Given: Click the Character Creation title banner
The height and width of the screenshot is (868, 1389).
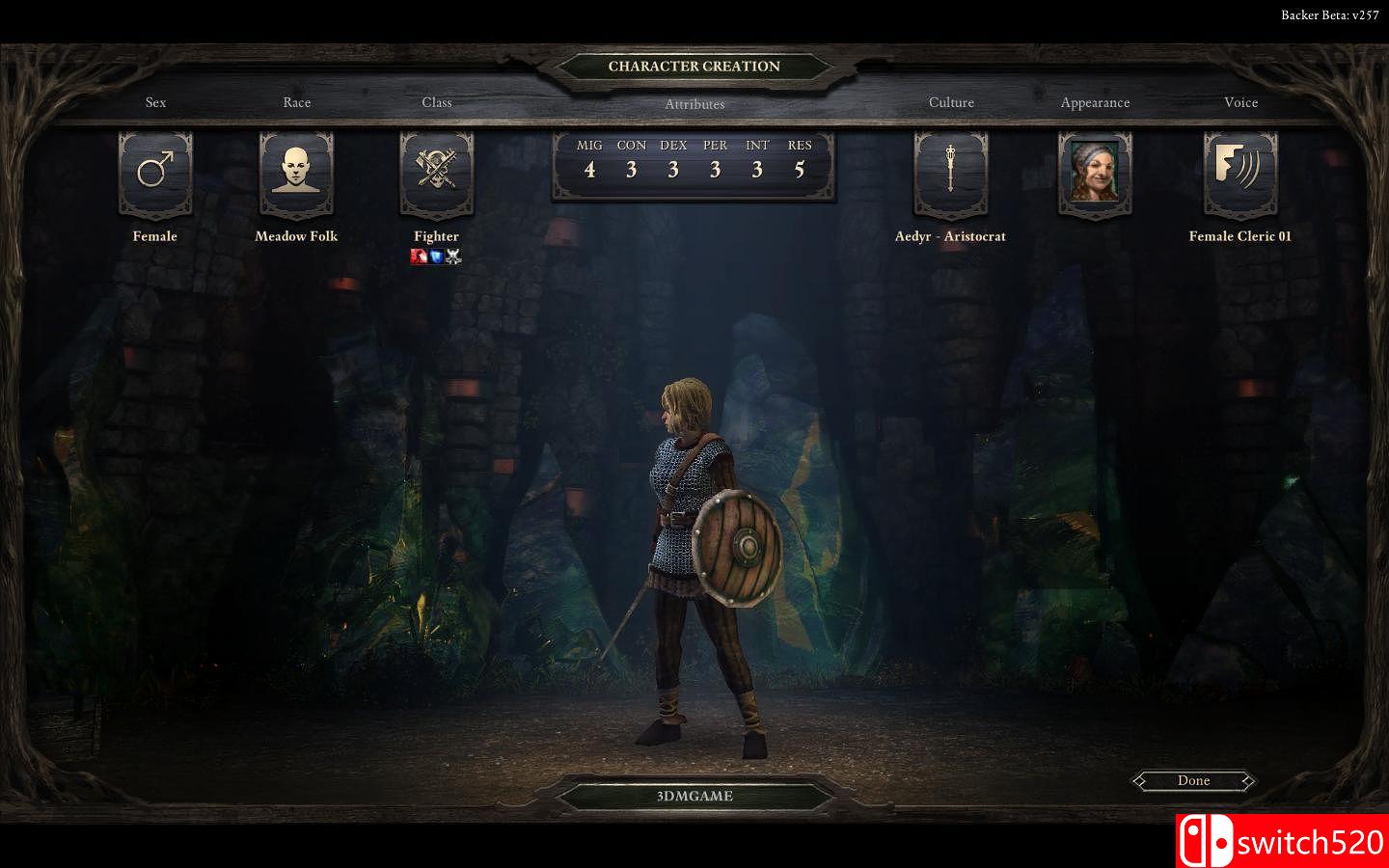Looking at the screenshot, I should click(694, 67).
